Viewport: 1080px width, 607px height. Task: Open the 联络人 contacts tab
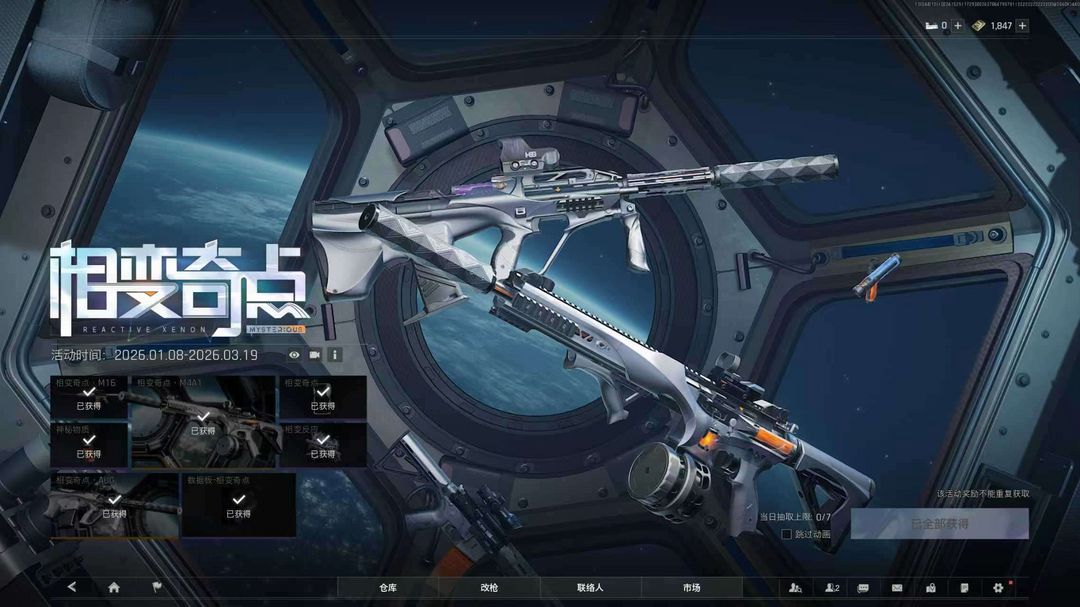click(590, 587)
